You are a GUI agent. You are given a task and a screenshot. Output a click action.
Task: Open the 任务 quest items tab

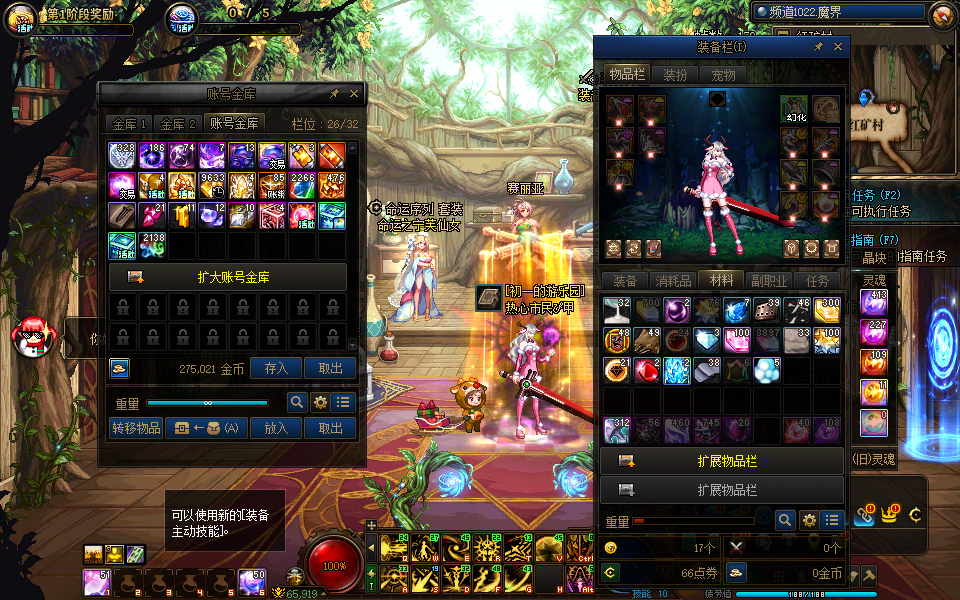click(x=817, y=281)
